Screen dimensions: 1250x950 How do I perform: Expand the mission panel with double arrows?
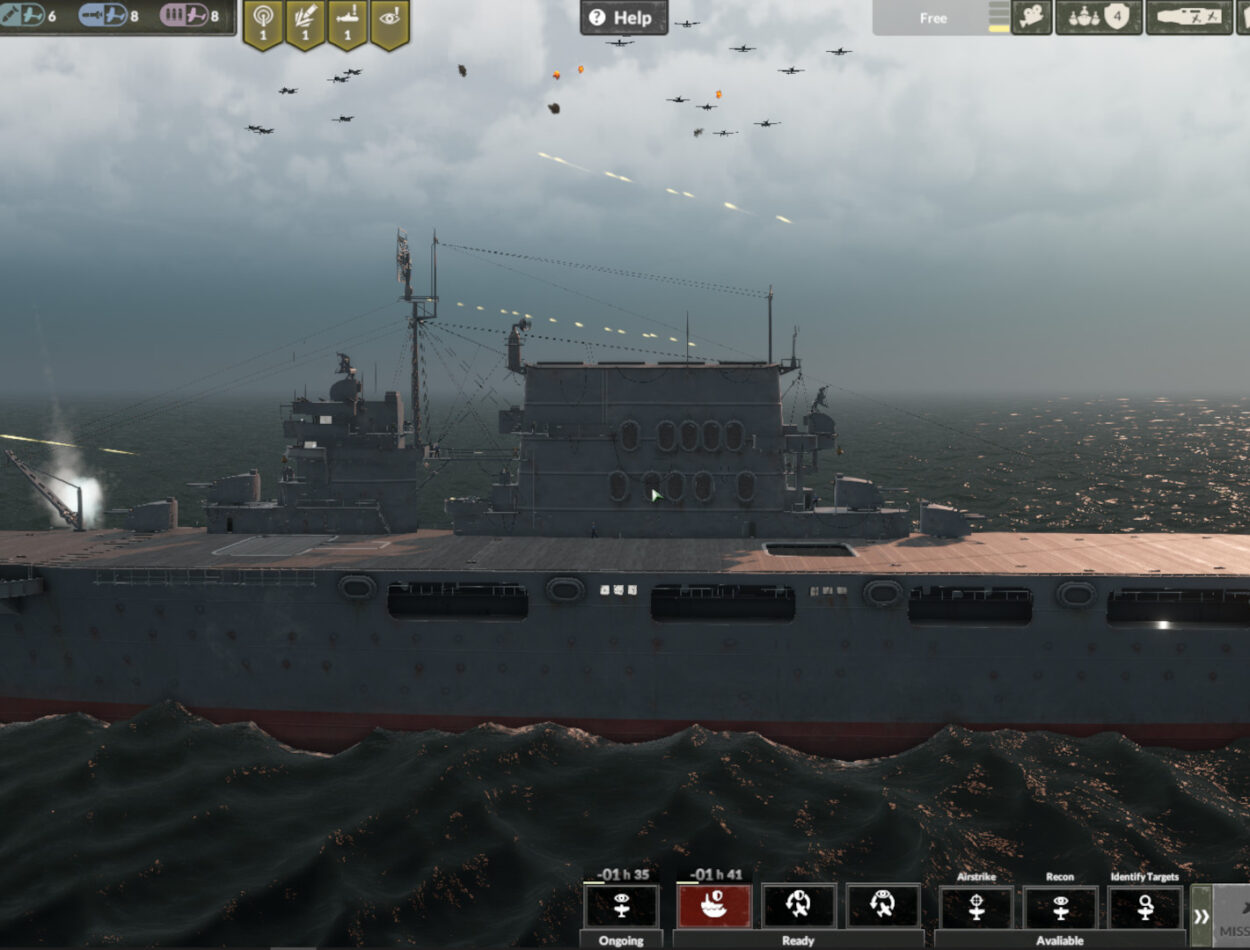pyautogui.click(x=1201, y=916)
